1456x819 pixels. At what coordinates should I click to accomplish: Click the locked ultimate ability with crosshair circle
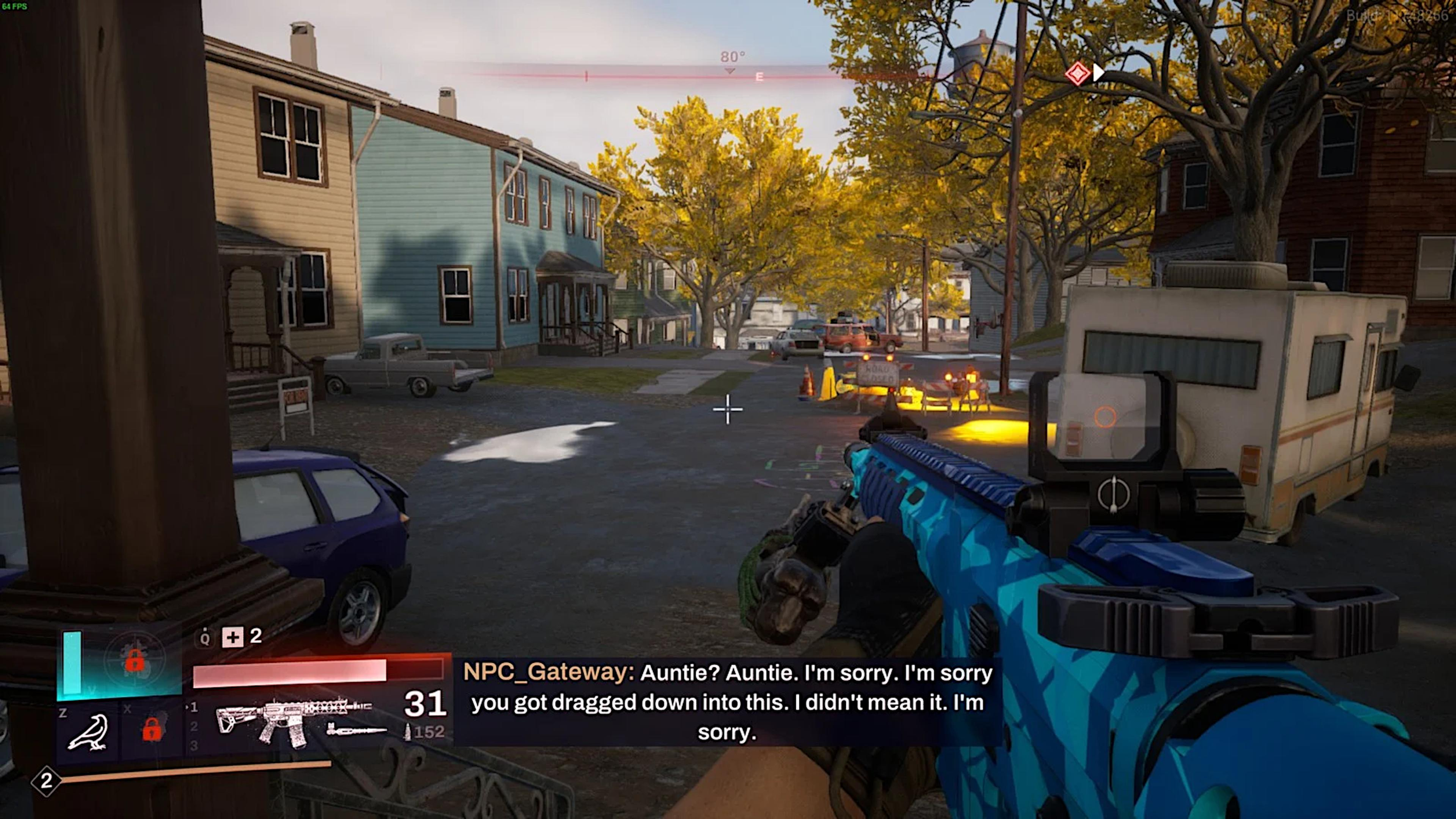point(134,661)
